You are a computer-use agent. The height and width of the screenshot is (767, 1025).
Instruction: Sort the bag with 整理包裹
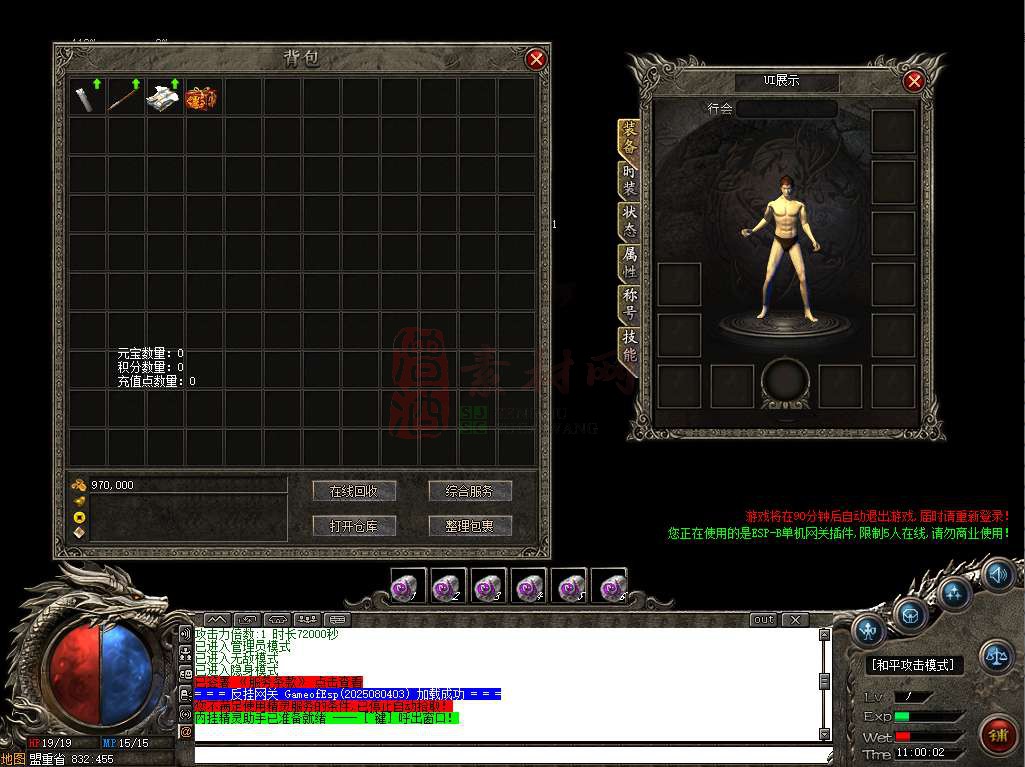coord(470,526)
